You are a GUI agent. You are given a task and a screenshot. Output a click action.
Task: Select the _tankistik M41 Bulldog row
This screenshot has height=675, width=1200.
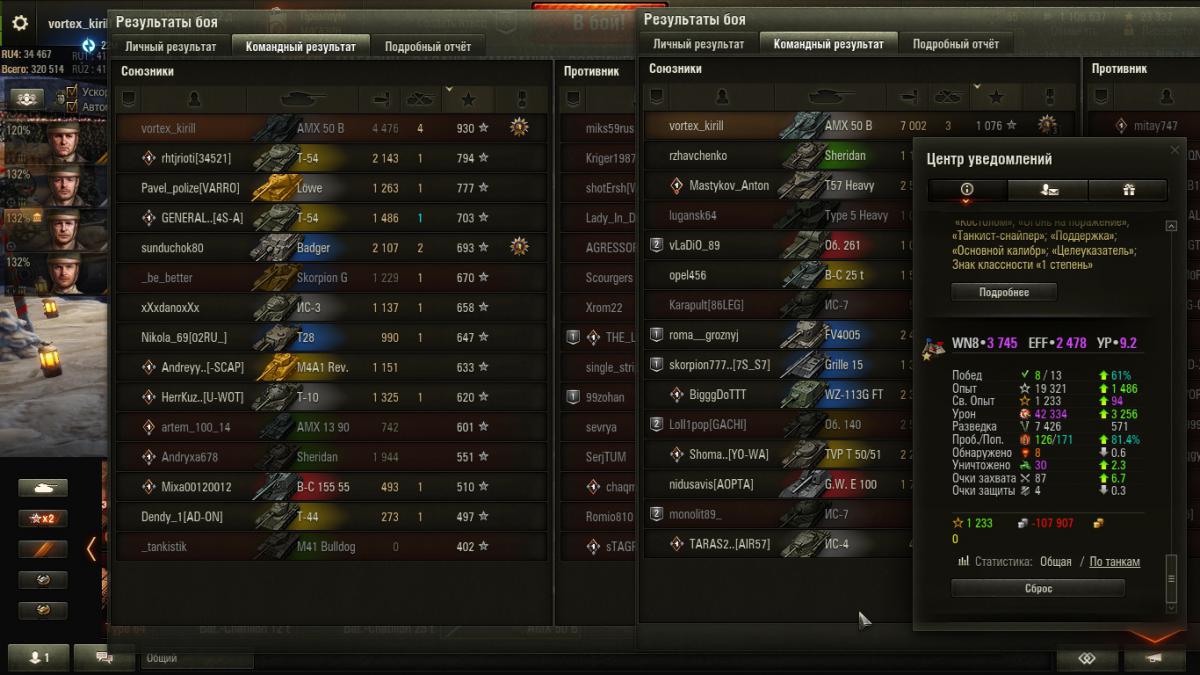pyautogui.click(x=331, y=547)
